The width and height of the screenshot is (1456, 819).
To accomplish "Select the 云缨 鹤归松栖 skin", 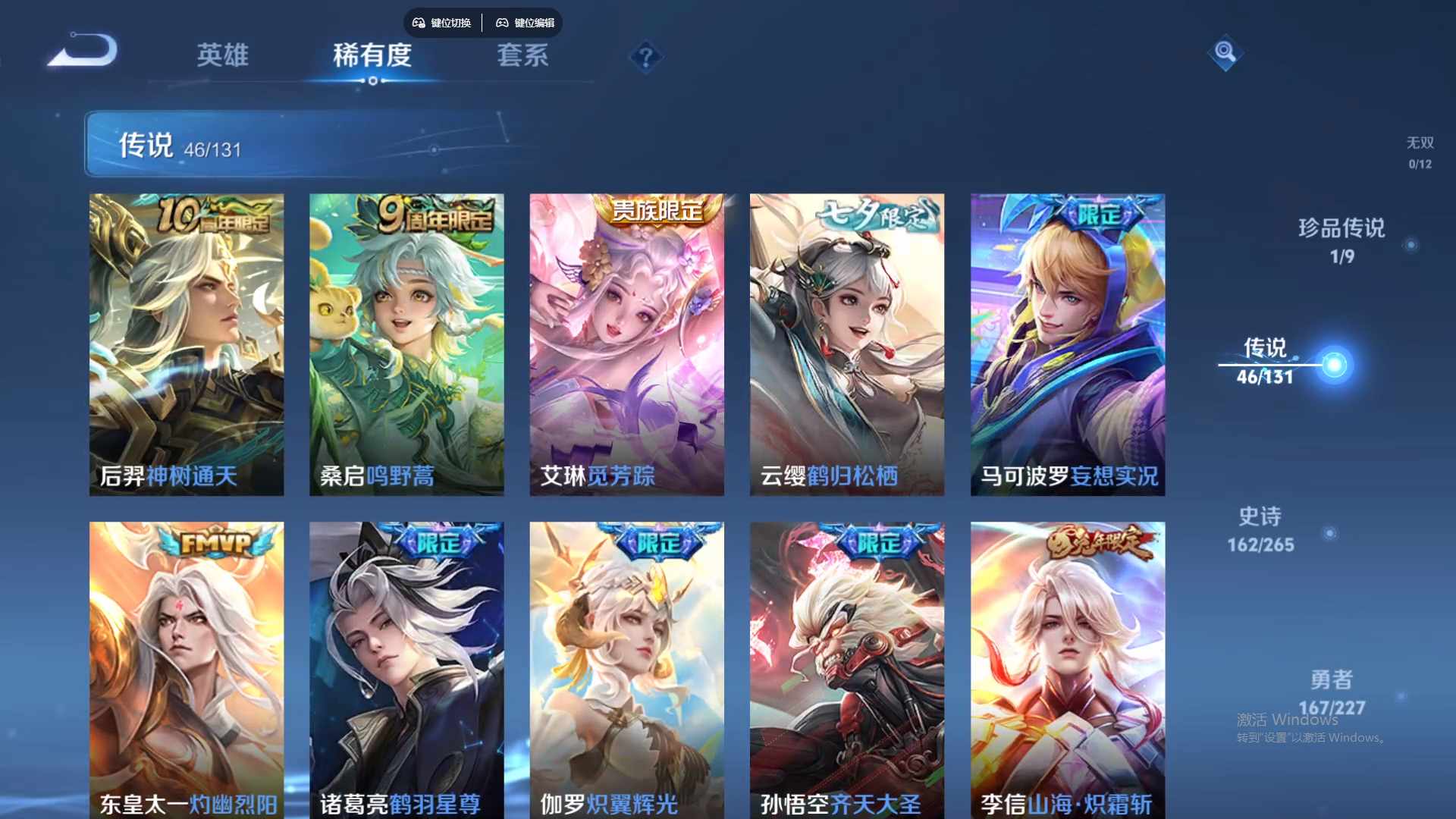I will (846, 341).
